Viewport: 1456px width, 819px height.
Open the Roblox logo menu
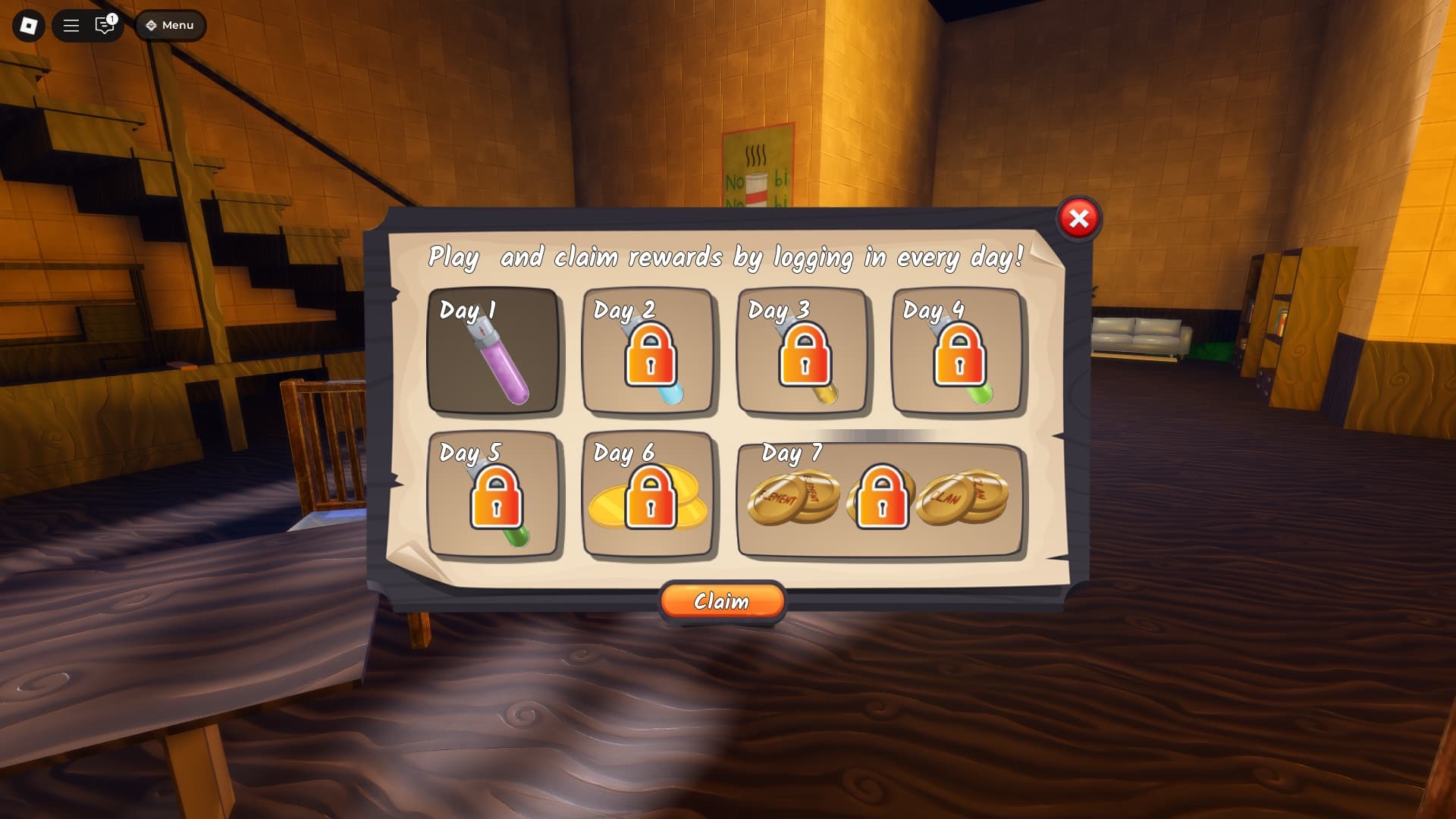(x=29, y=26)
